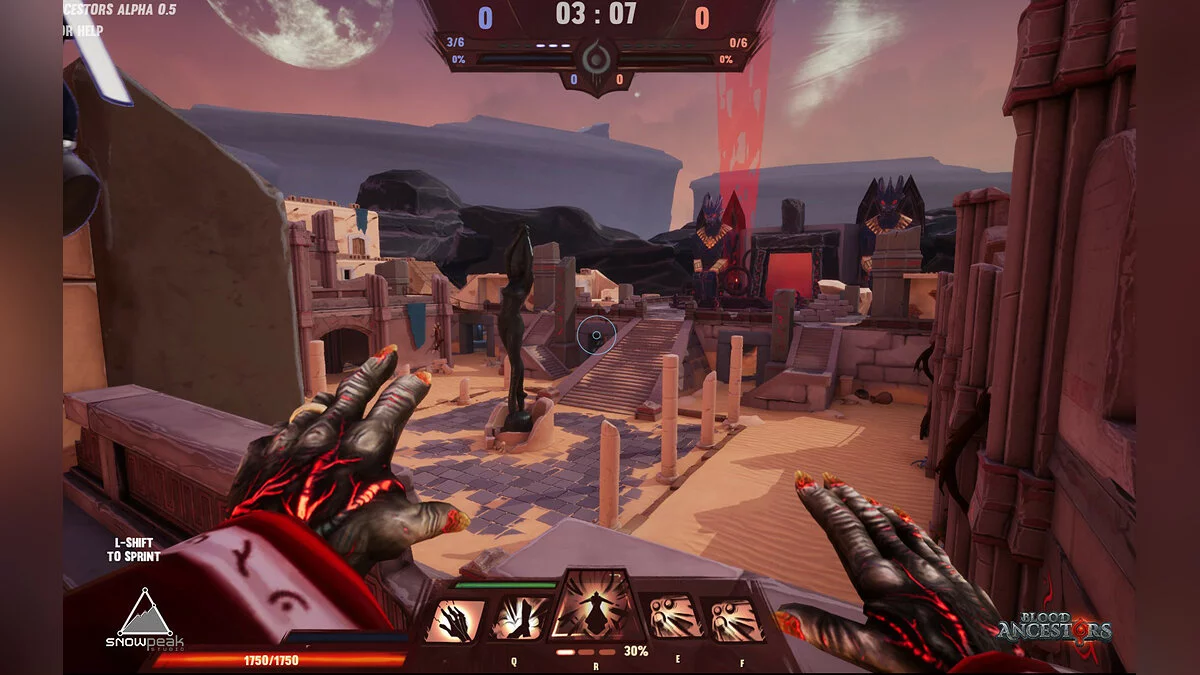Use the Q ability icon
This screenshot has height=675, width=1200.
click(x=520, y=619)
